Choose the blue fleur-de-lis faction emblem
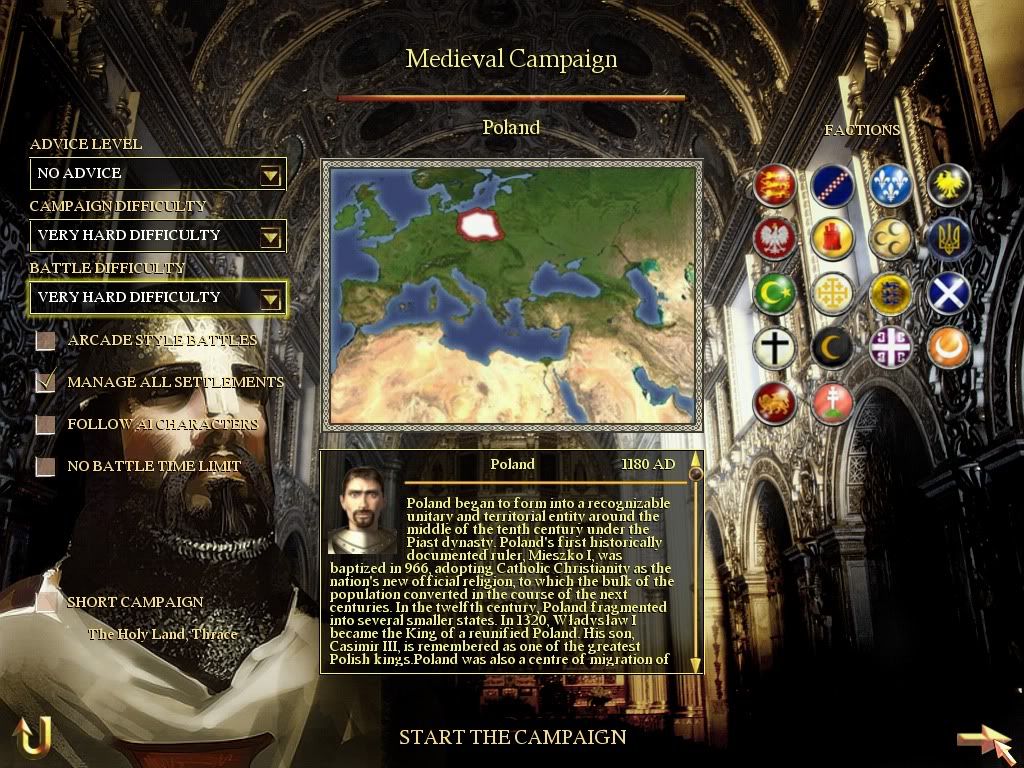 (891, 186)
